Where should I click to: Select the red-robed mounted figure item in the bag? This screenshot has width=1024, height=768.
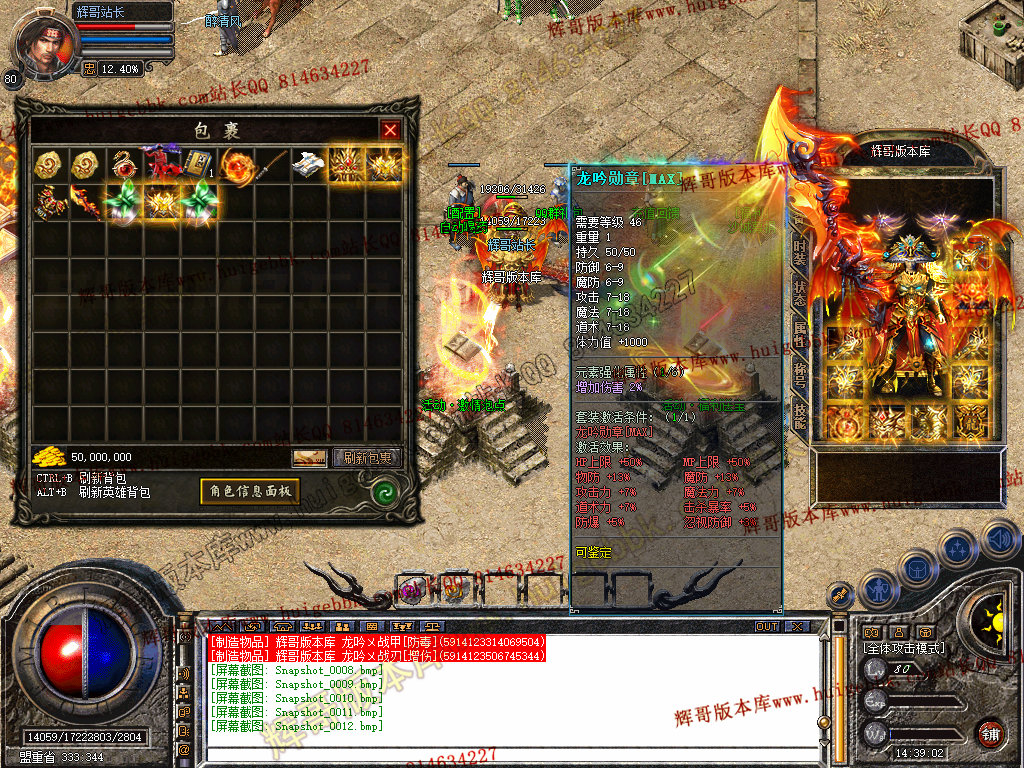coord(160,165)
